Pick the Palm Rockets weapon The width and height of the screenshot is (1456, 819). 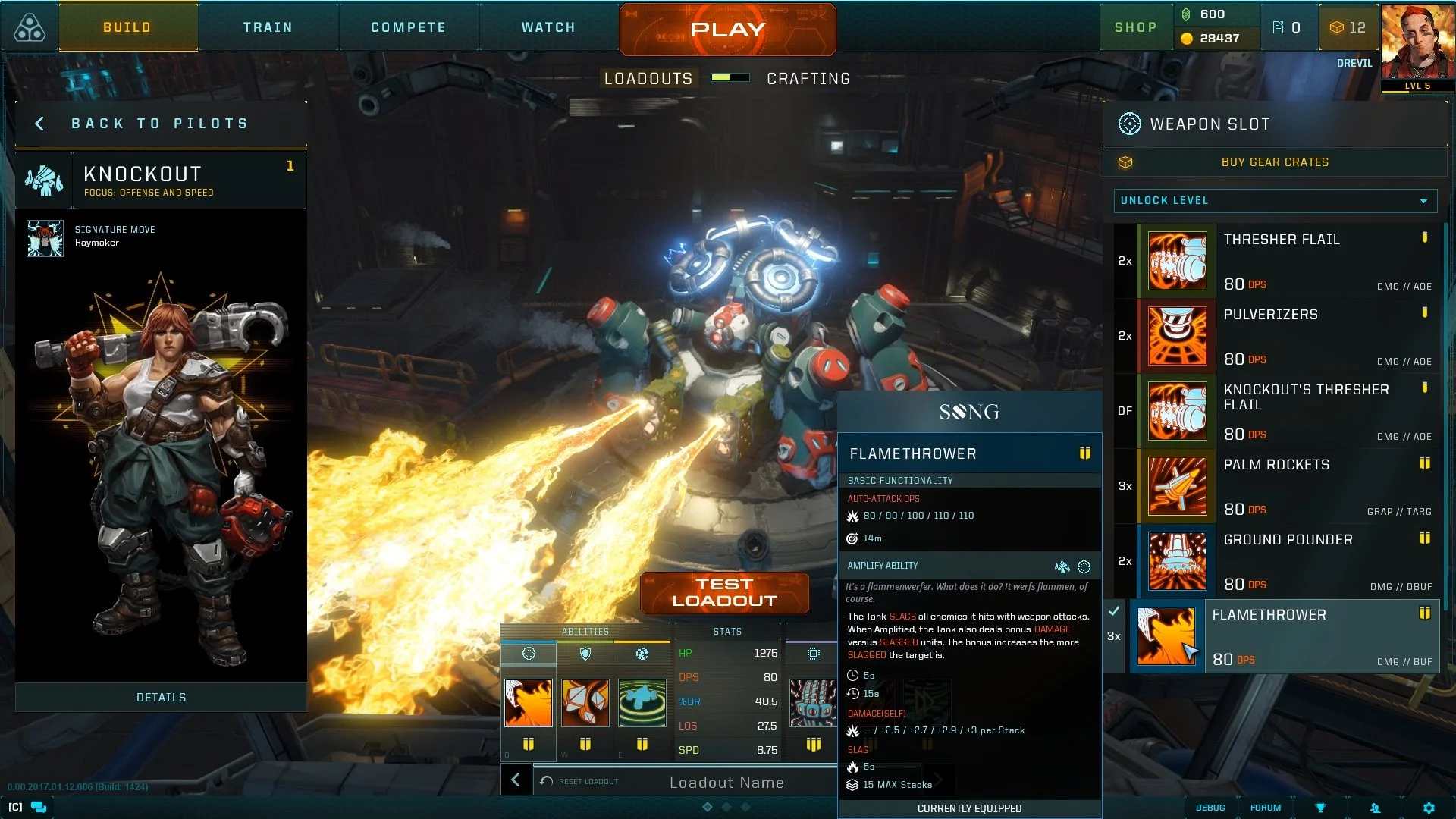pyautogui.click(x=1288, y=486)
